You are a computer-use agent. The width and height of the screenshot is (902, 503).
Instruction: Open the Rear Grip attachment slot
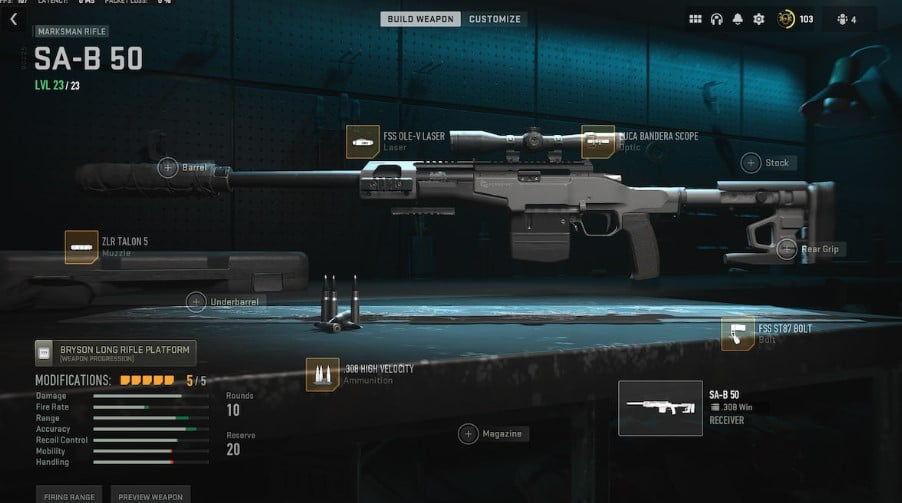point(787,249)
